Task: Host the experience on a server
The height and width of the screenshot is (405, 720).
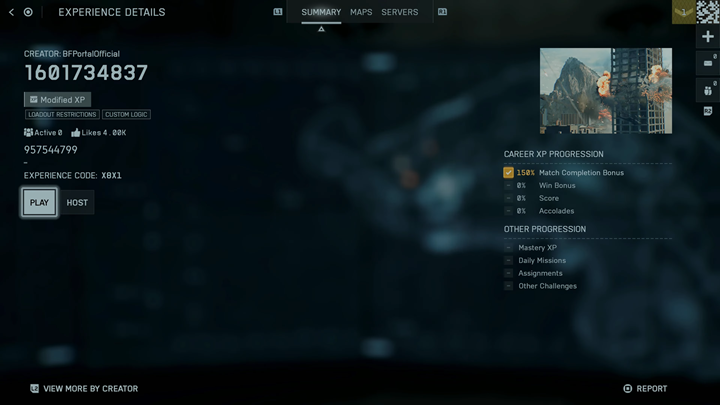Action: coord(77,202)
